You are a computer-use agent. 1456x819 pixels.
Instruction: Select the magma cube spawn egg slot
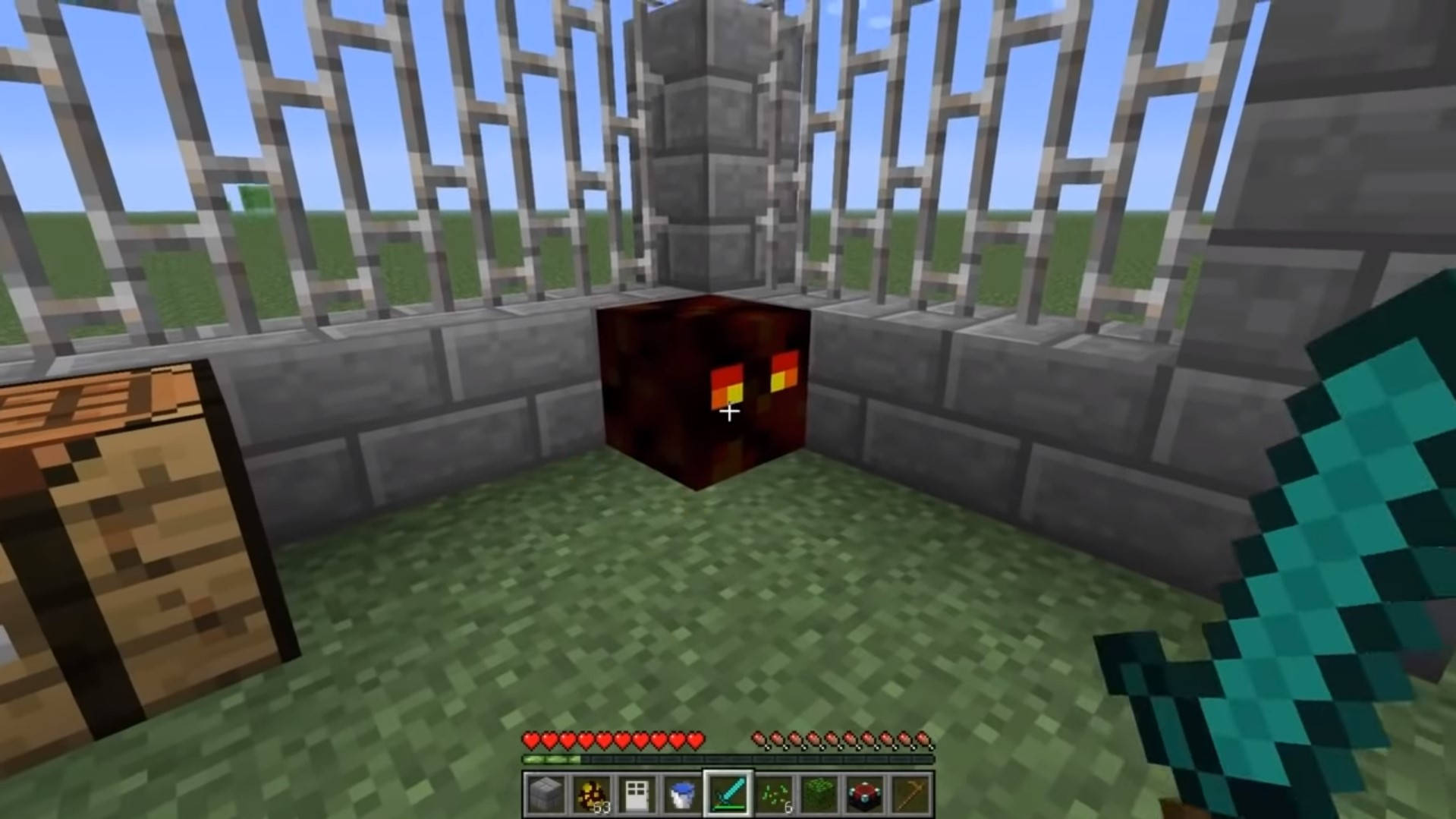pyautogui.click(x=591, y=795)
